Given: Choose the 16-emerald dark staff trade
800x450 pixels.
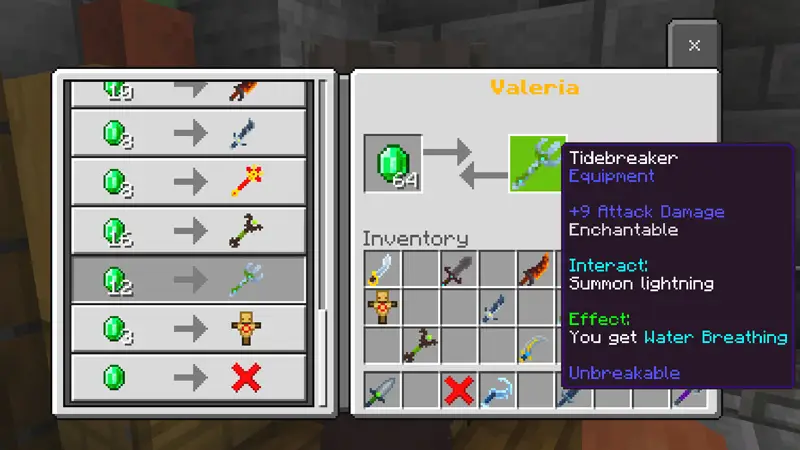Looking at the screenshot, I should (x=188, y=231).
